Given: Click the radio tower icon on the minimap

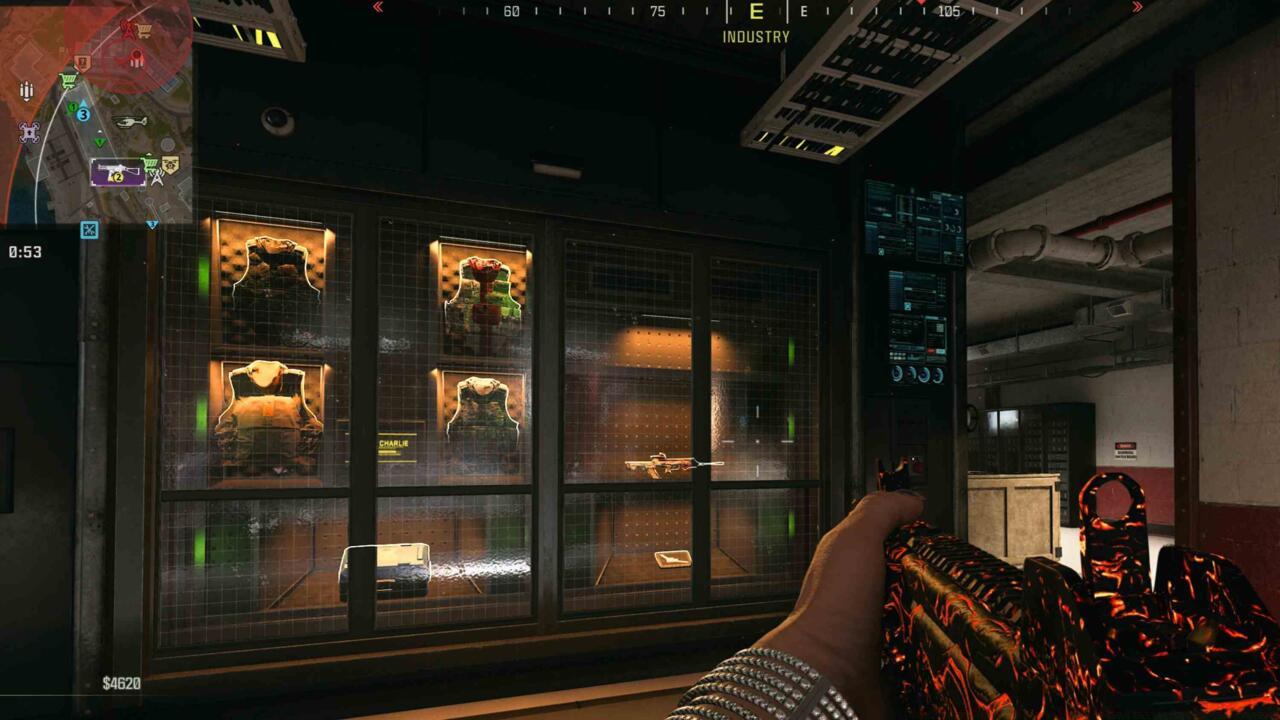Looking at the screenshot, I should click(x=157, y=177).
